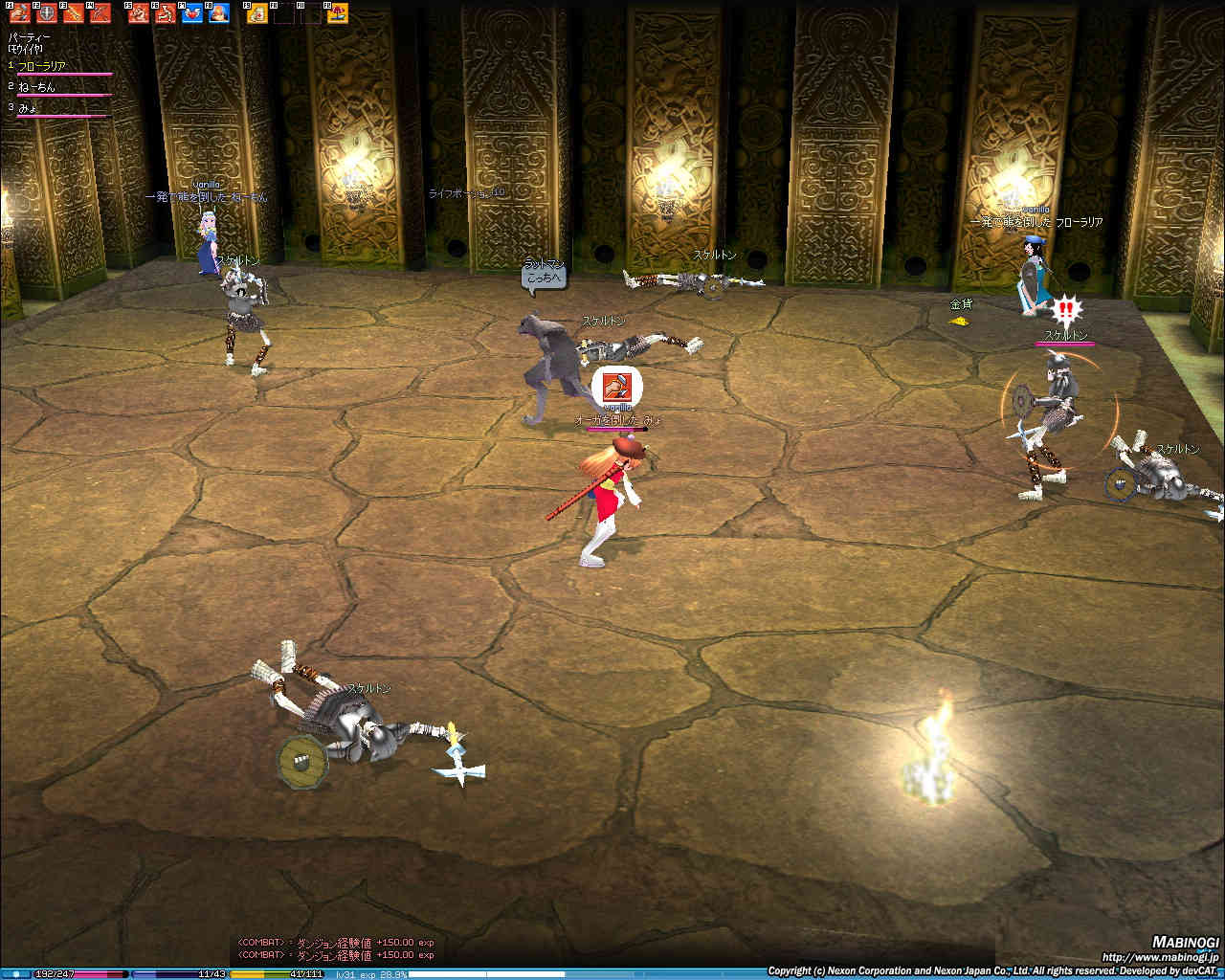Select the F12 red umbrella island icon
Viewport: 1225px width, 980px height.
click(338, 13)
